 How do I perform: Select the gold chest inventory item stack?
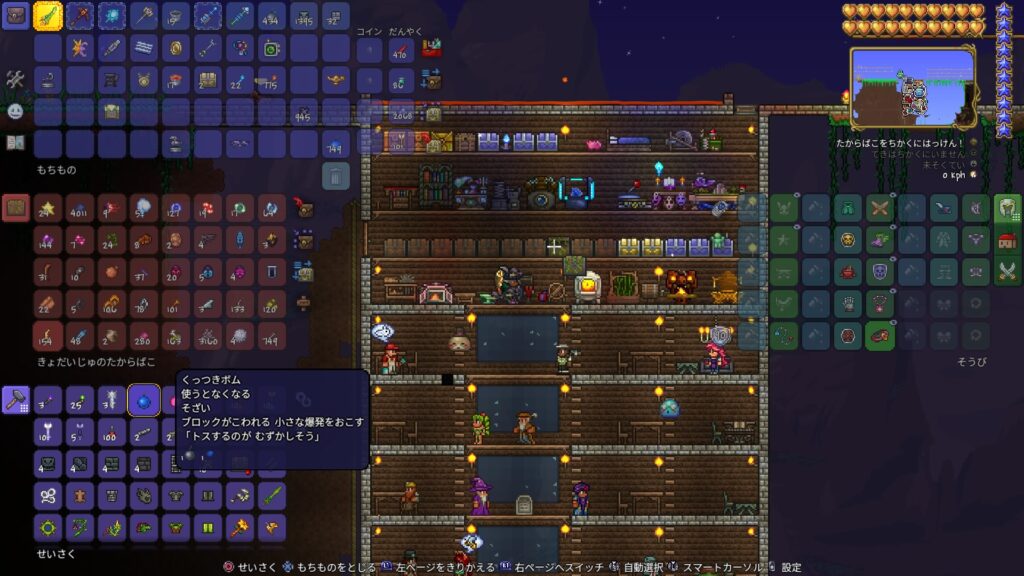[208, 80]
